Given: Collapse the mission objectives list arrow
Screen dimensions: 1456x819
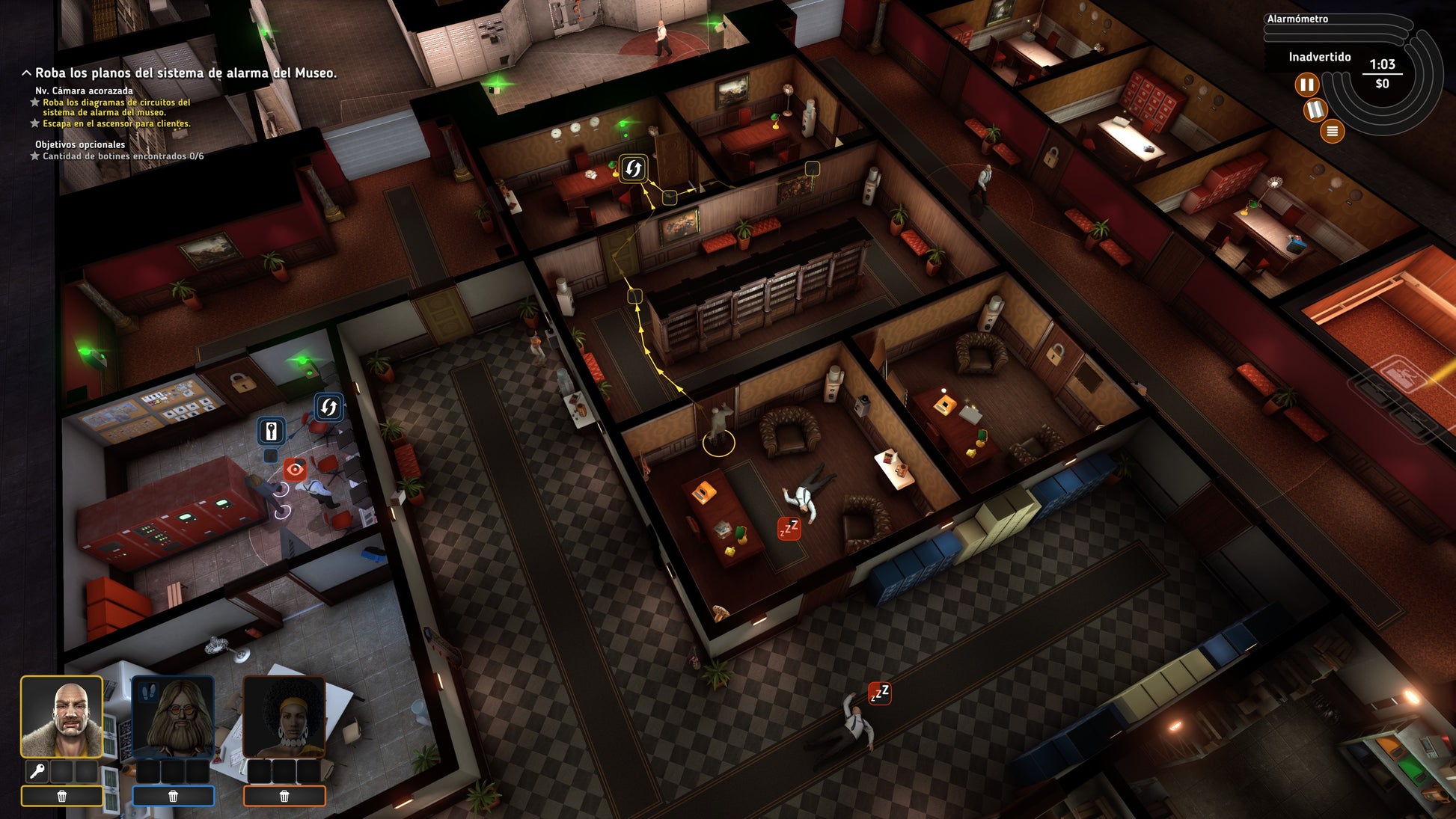Looking at the screenshot, I should point(26,73).
